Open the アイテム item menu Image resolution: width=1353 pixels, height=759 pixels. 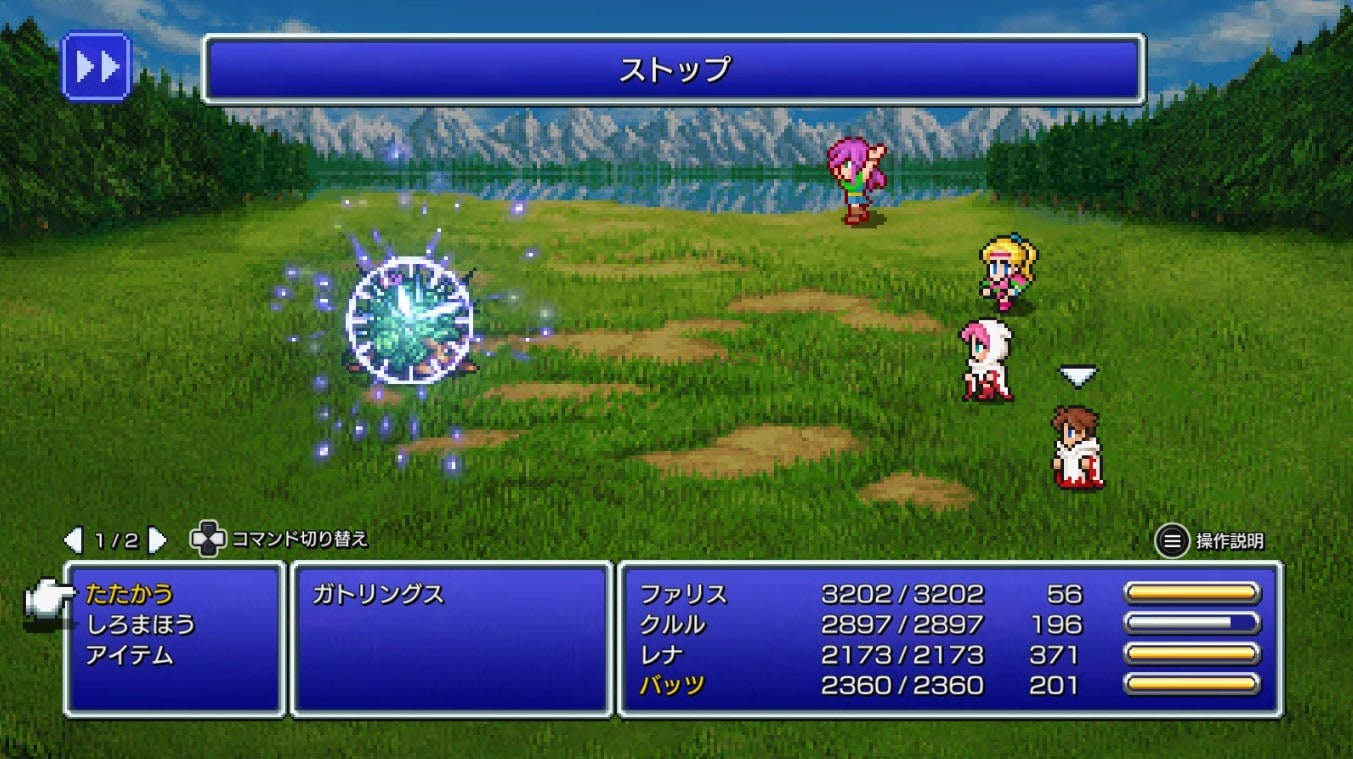pos(130,655)
